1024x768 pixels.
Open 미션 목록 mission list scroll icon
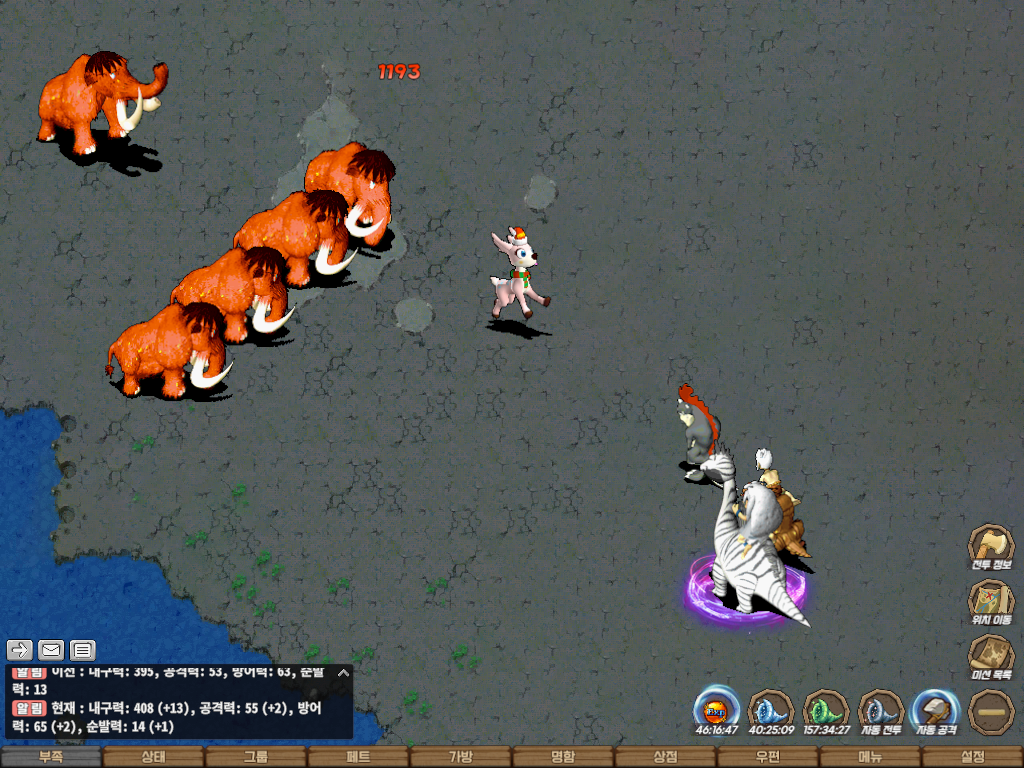pyautogui.click(x=990, y=657)
